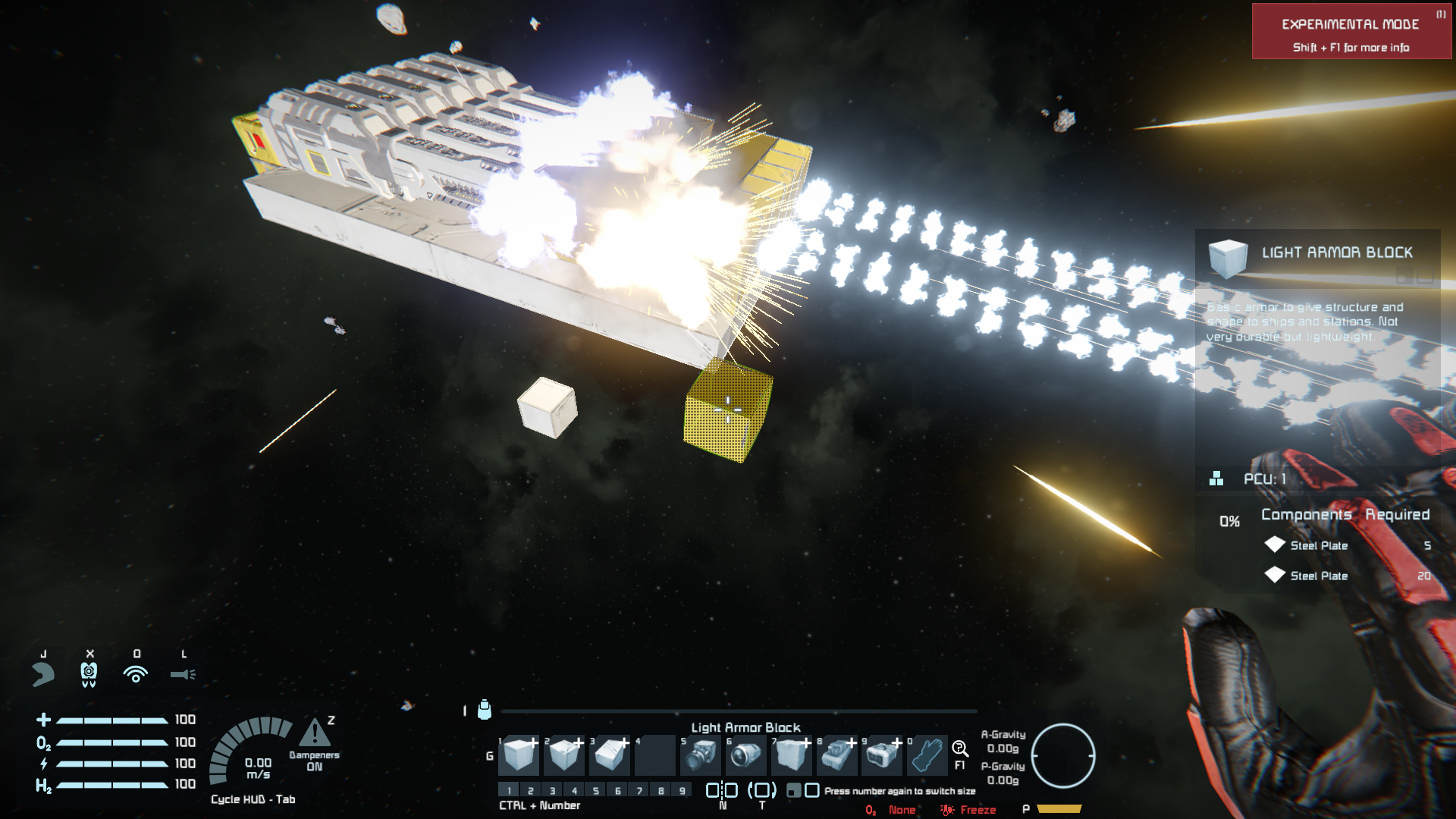Viewport: 1456px width, 819px height.
Task: Toggle the broadcasting signal icon
Action: tap(136, 673)
